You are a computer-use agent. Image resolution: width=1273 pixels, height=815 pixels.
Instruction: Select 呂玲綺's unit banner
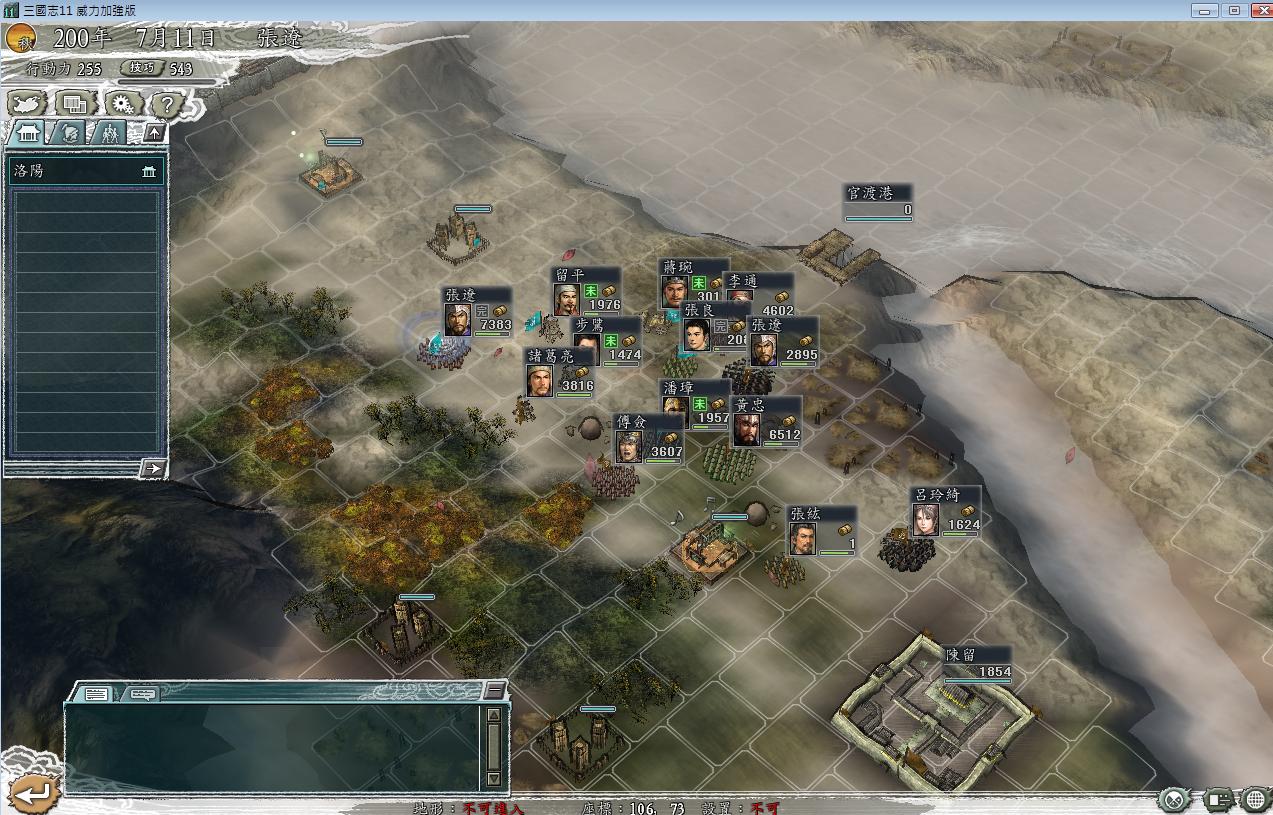point(945,512)
